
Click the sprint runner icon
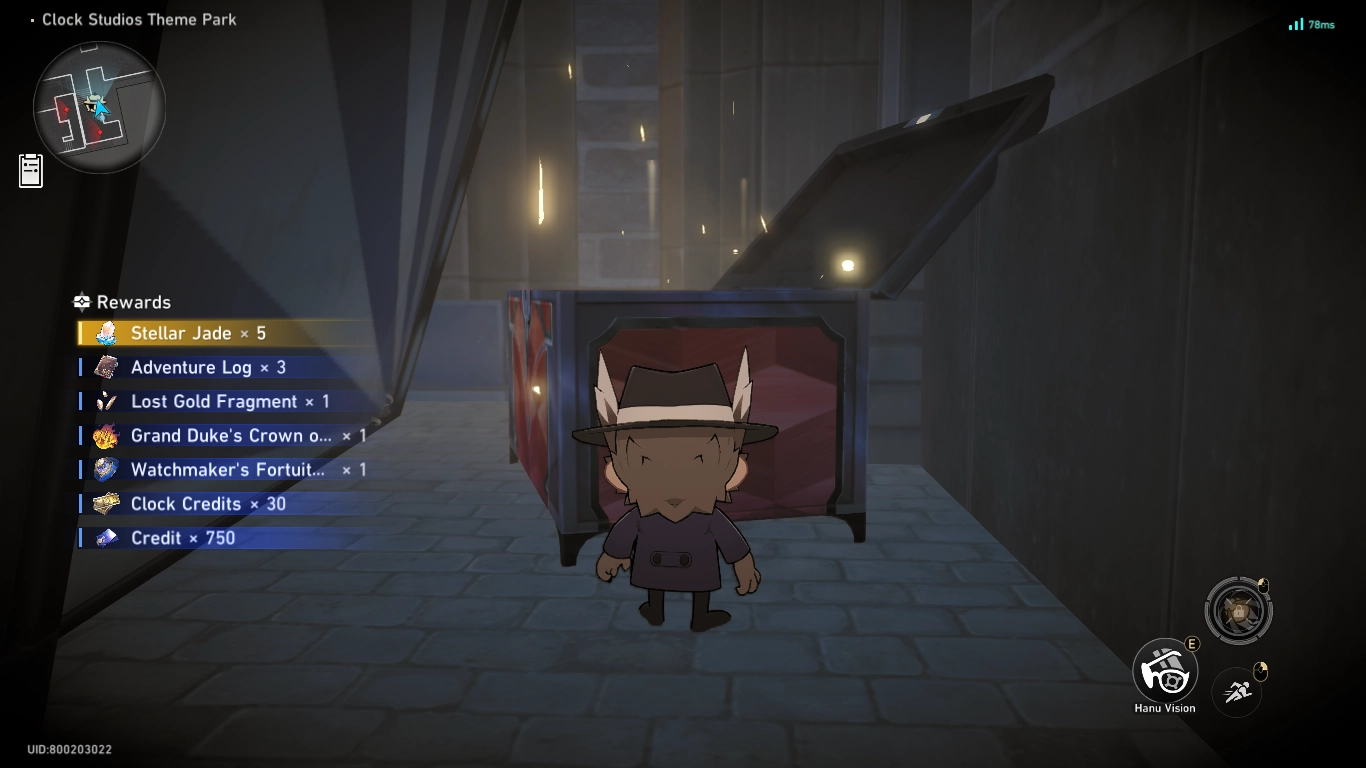pyautogui.click(x=1236, y=691)
